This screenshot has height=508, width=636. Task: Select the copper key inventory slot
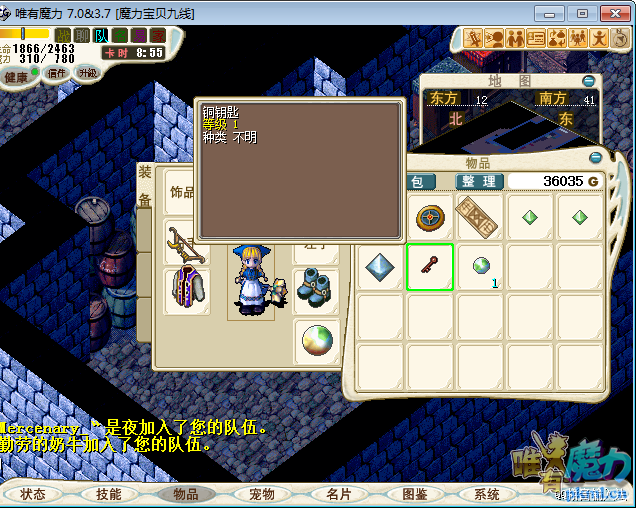tap(430, 267)
